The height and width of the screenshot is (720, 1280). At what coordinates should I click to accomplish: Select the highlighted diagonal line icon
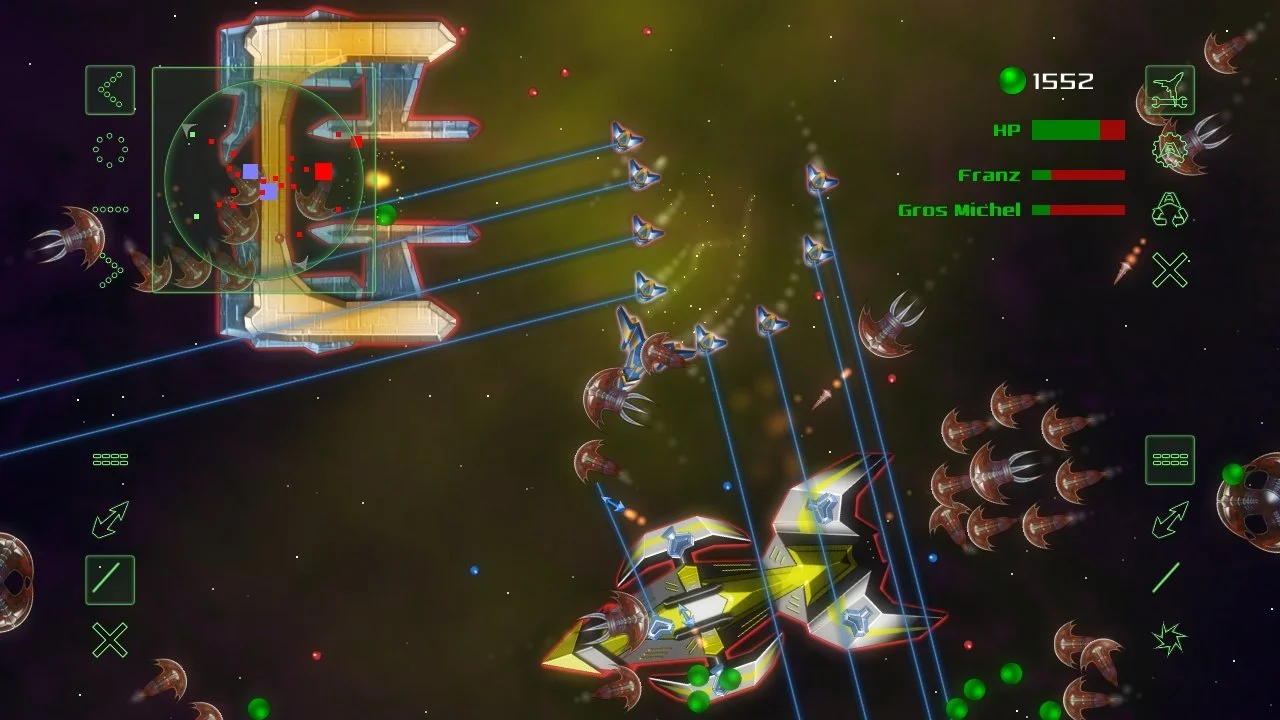(110, 580)
